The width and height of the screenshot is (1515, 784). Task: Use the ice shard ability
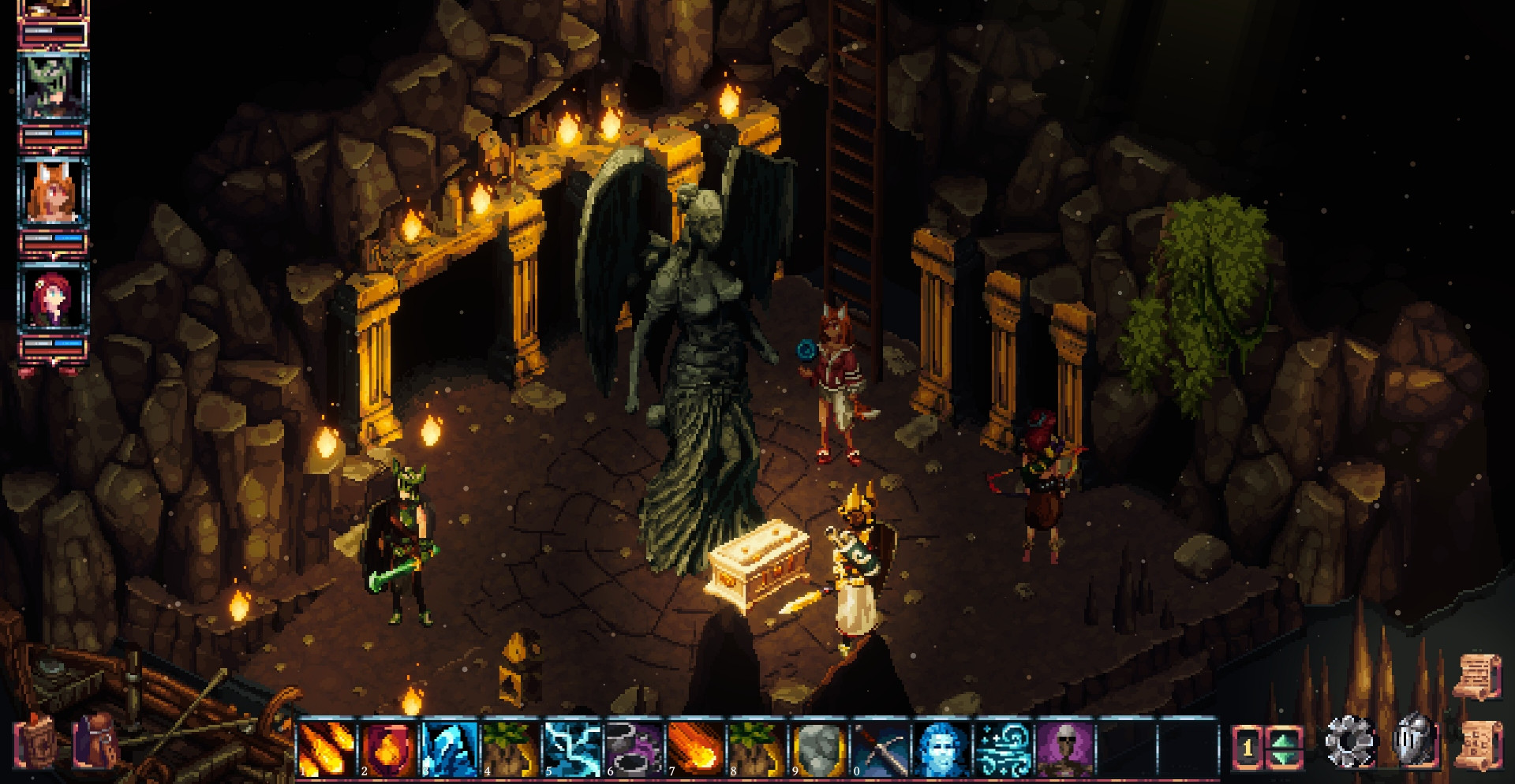pyautogui.click(x=449, y=747)
